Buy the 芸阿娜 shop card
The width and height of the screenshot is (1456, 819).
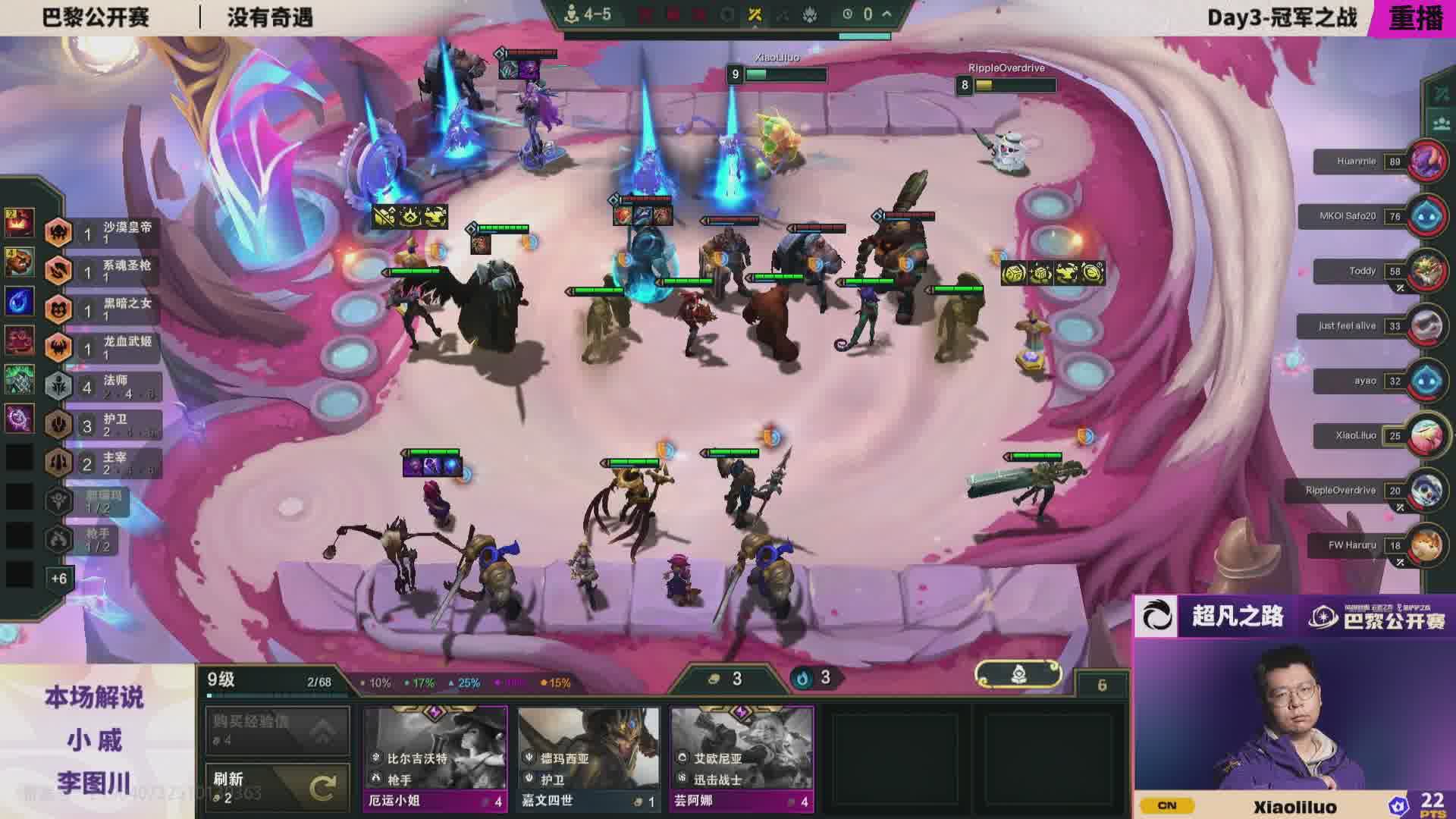coord(742,758)
